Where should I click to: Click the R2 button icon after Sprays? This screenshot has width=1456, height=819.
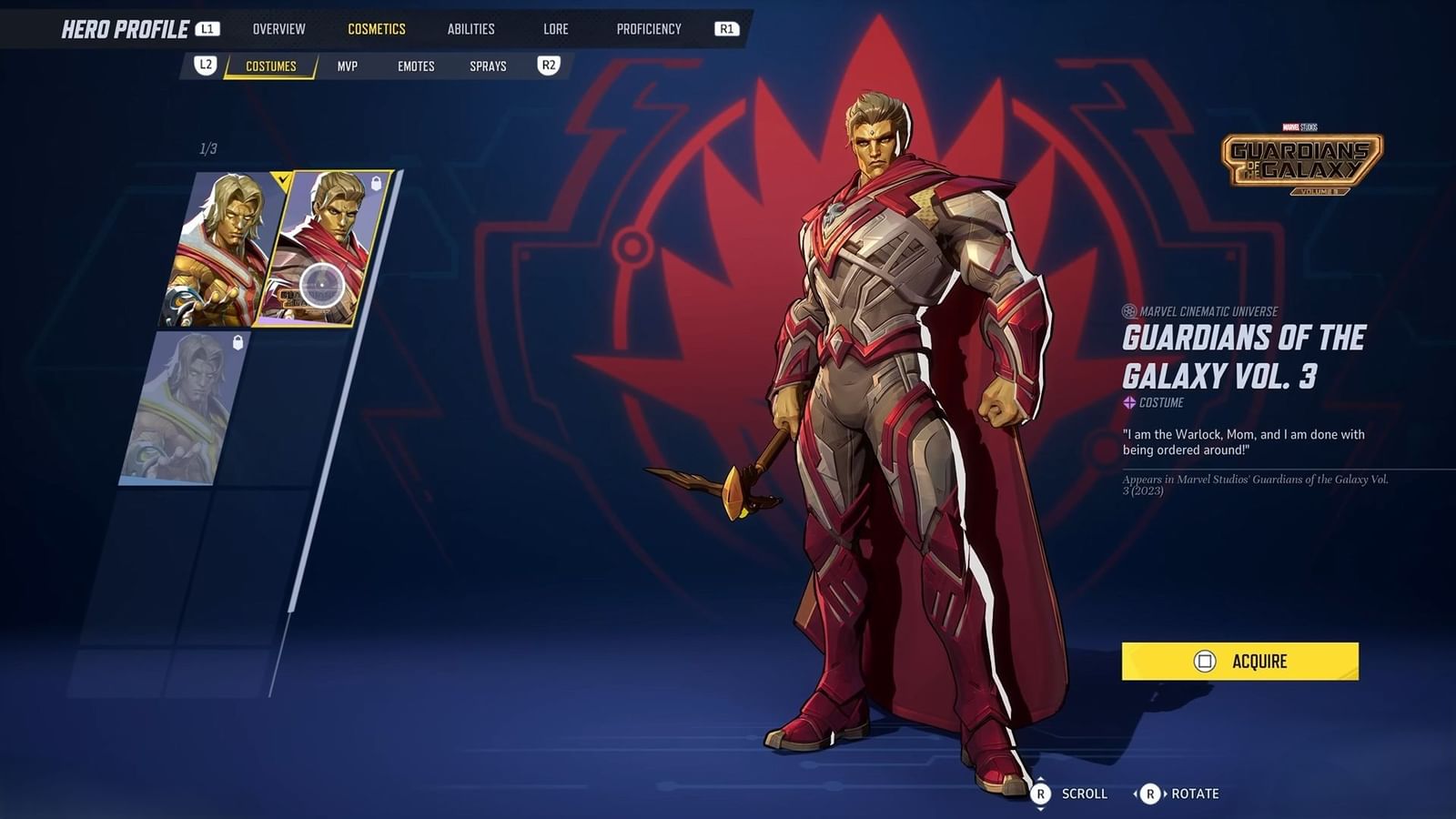[547, 65]
